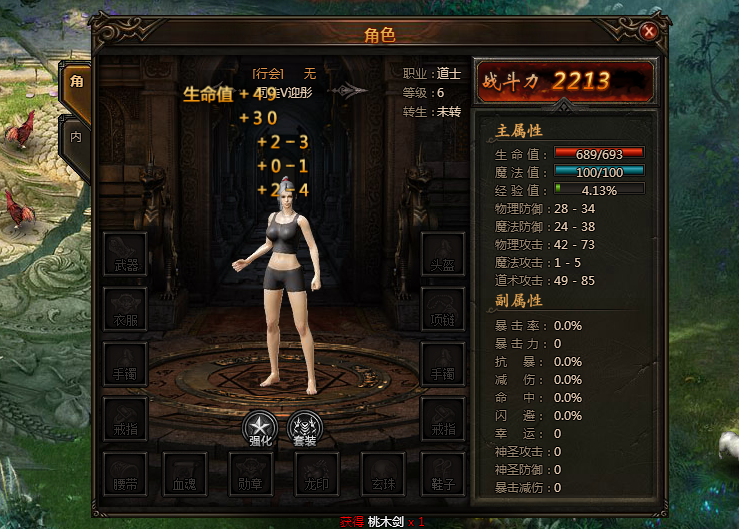Switch to the 角 character tab

point(76,82)
